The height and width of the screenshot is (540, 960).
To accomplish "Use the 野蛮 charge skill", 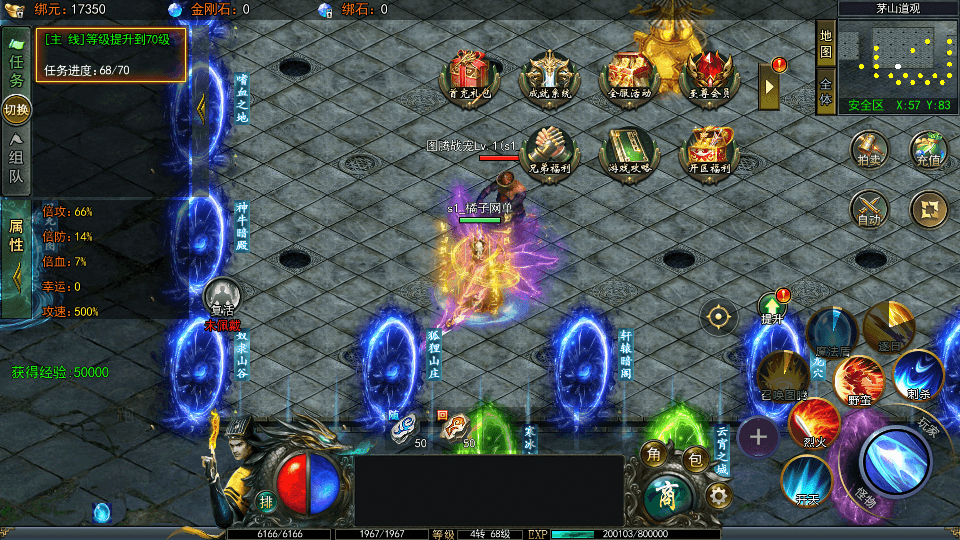I will (x=858, y=380).
